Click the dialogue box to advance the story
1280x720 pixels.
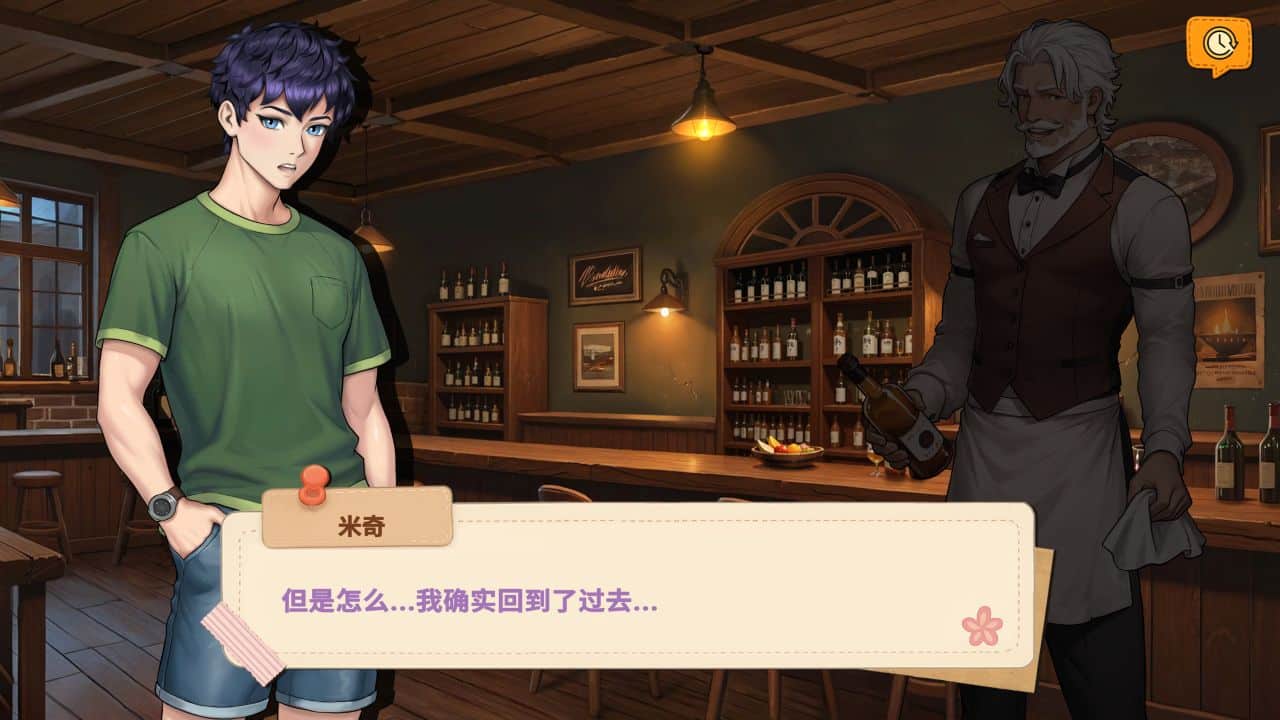[640, 590]
